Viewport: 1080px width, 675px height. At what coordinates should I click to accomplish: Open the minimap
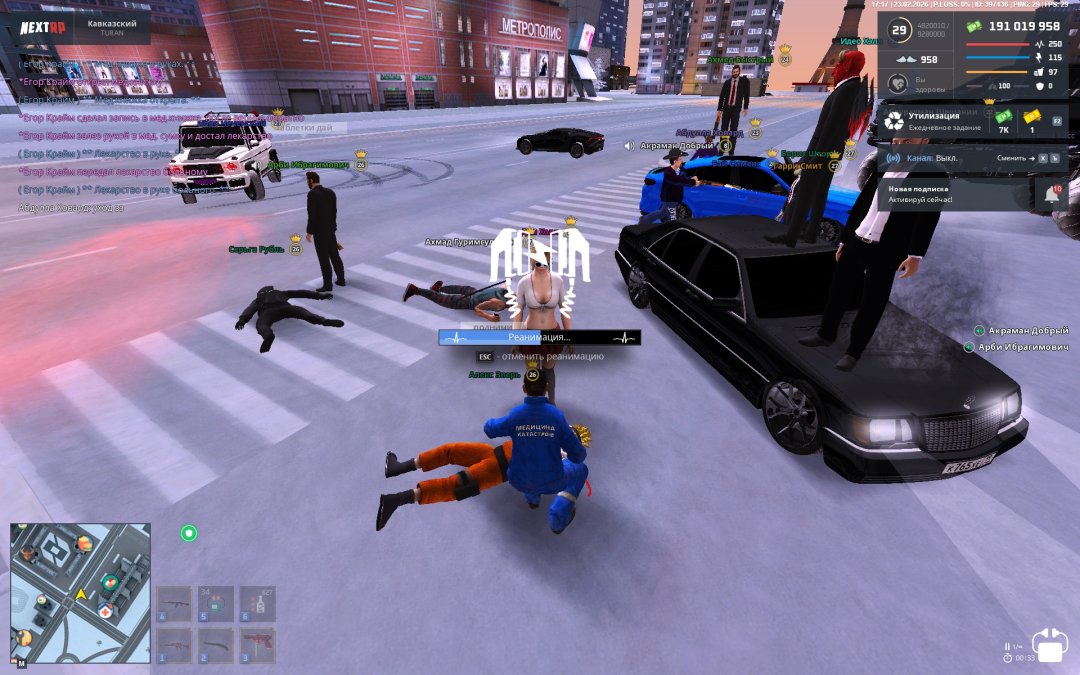[80, 592]
